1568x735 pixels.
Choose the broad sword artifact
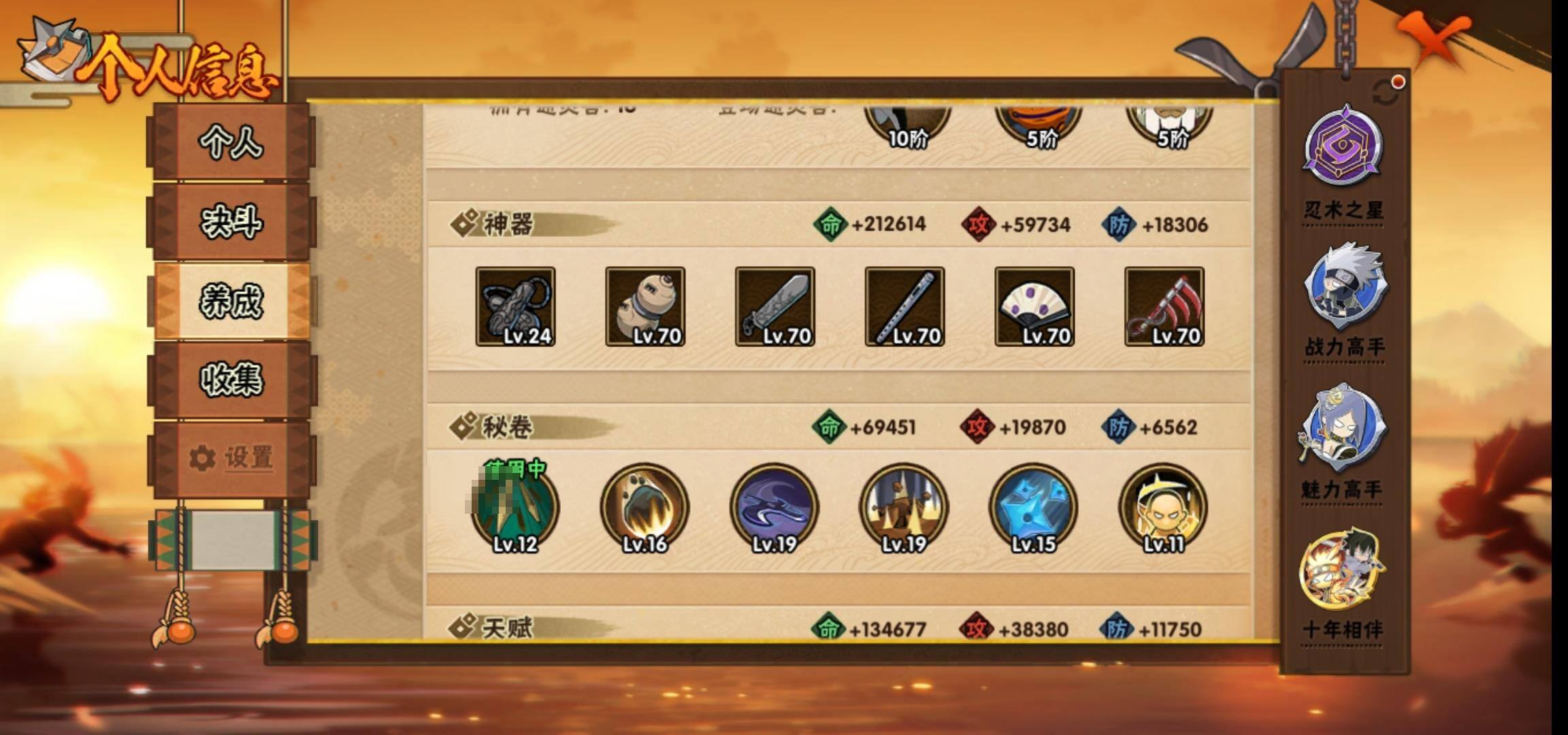(x=775, y=306)
